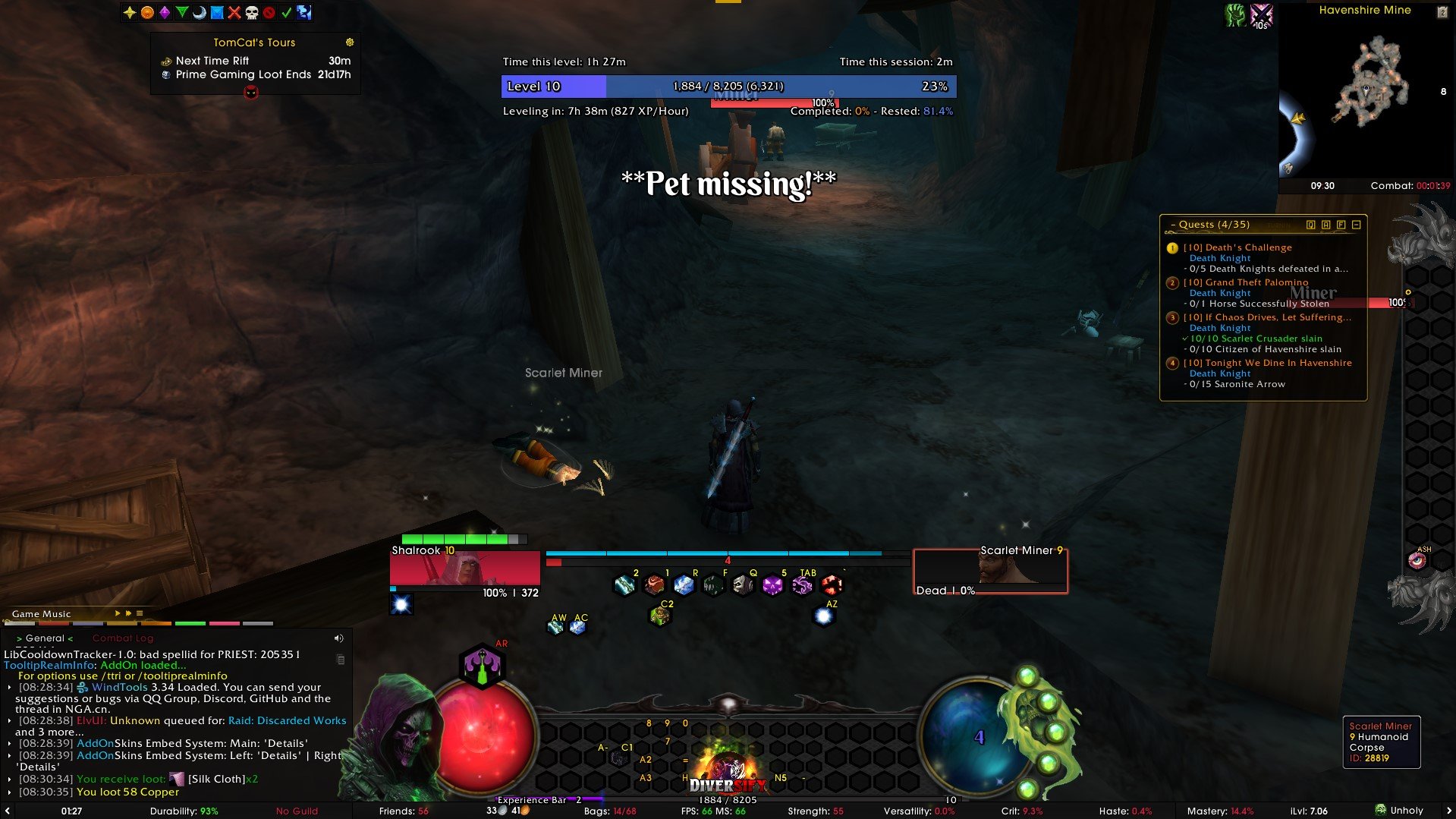Select the skull raid marker icon
The width and height of the screenshot is (1456, 819).
pyautogui.click(x=252, y=12)
